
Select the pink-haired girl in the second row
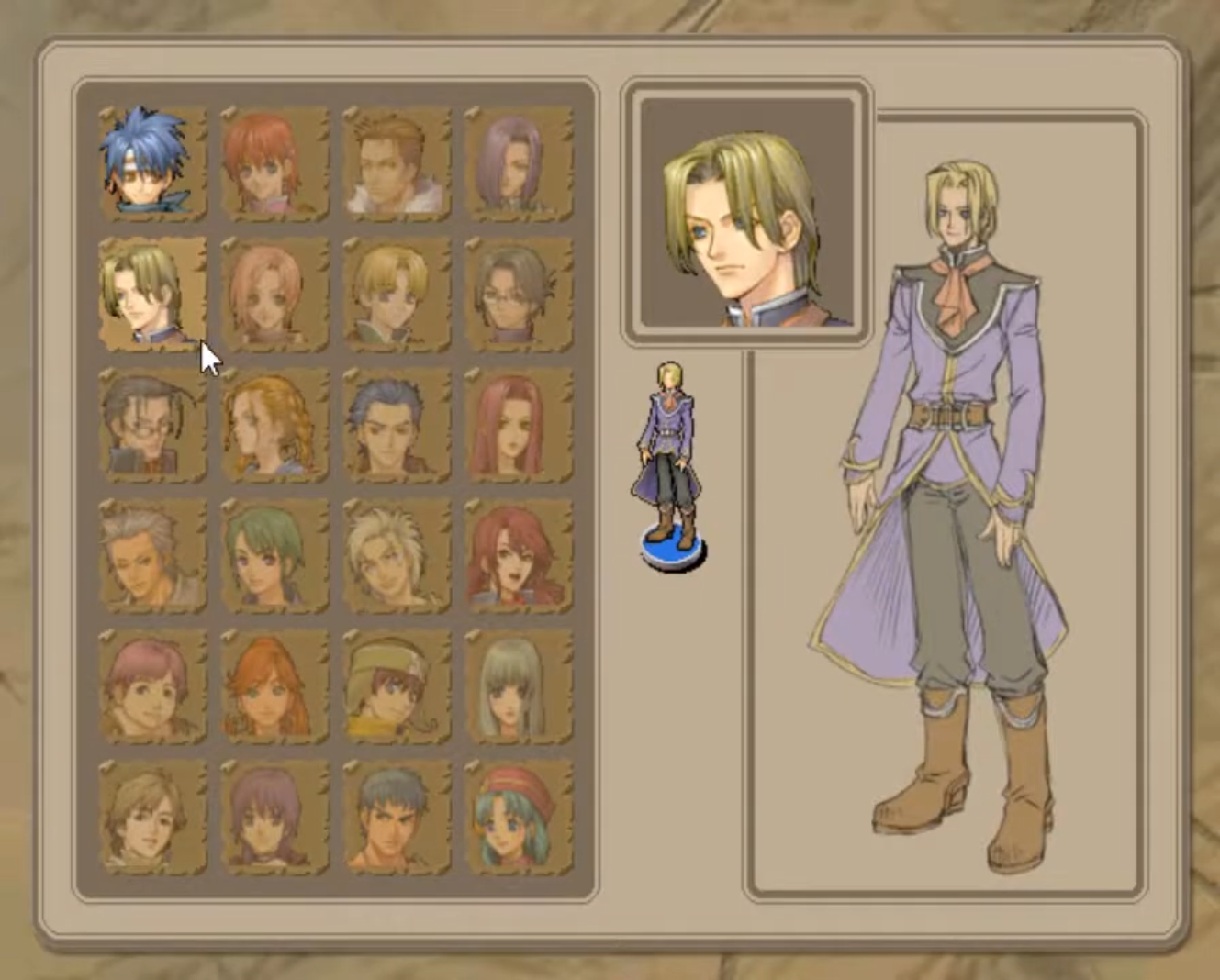click(275, 294)
